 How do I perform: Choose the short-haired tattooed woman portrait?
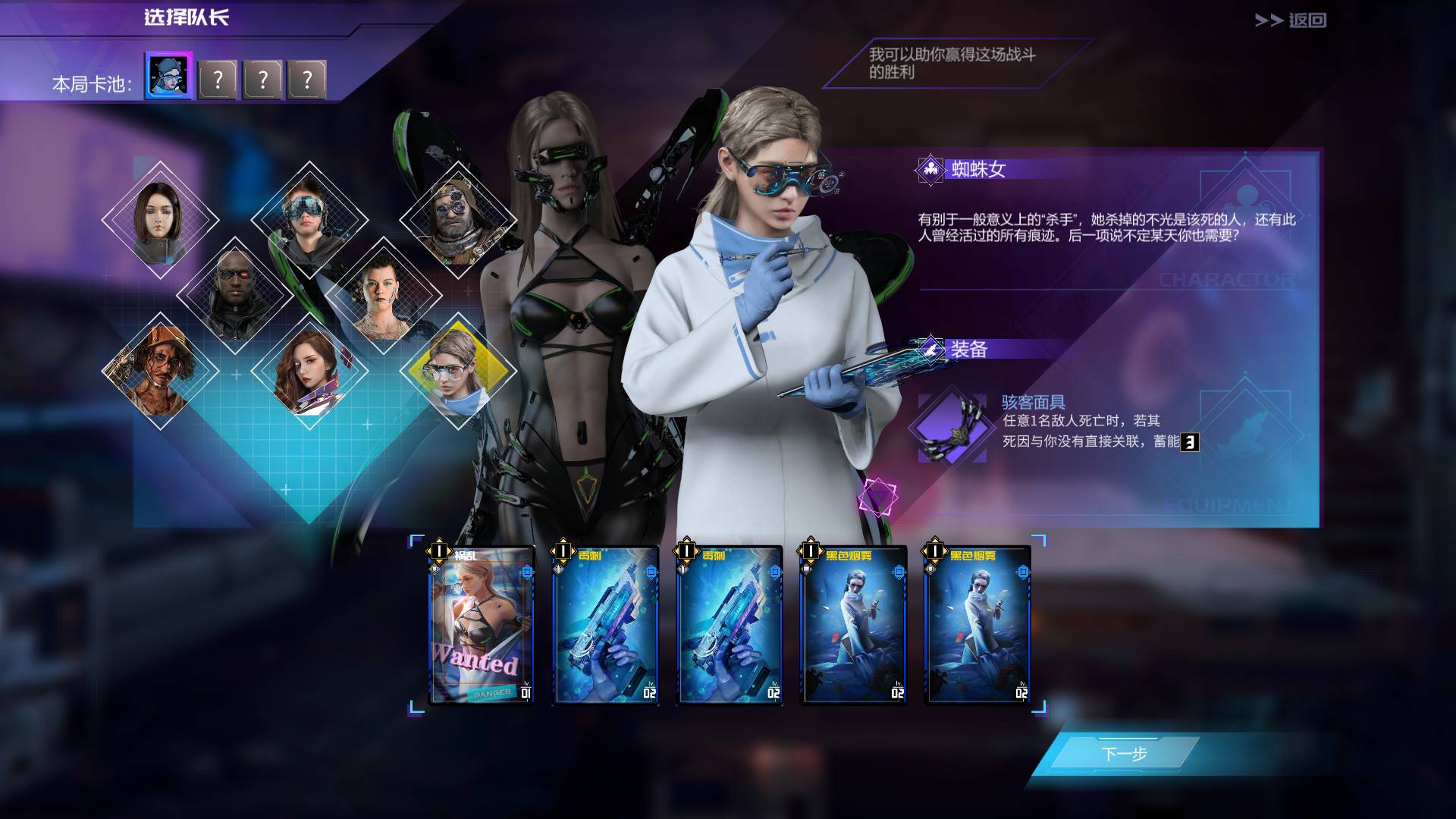click(x=383, y=296)
